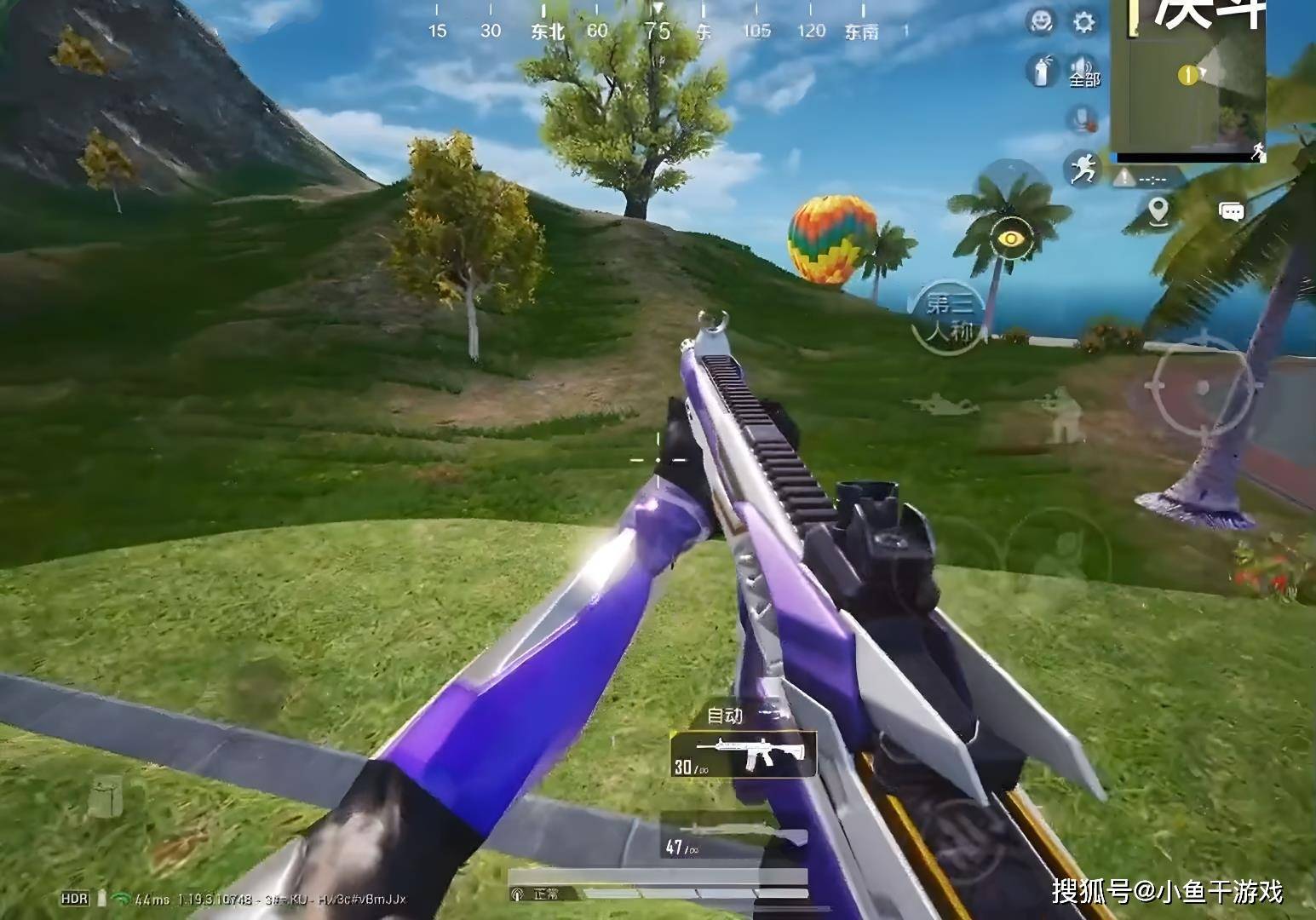Screen dimensions: 1316x920
Task: Toggle the muted microphone icon
Action: tap(1083, 118)
